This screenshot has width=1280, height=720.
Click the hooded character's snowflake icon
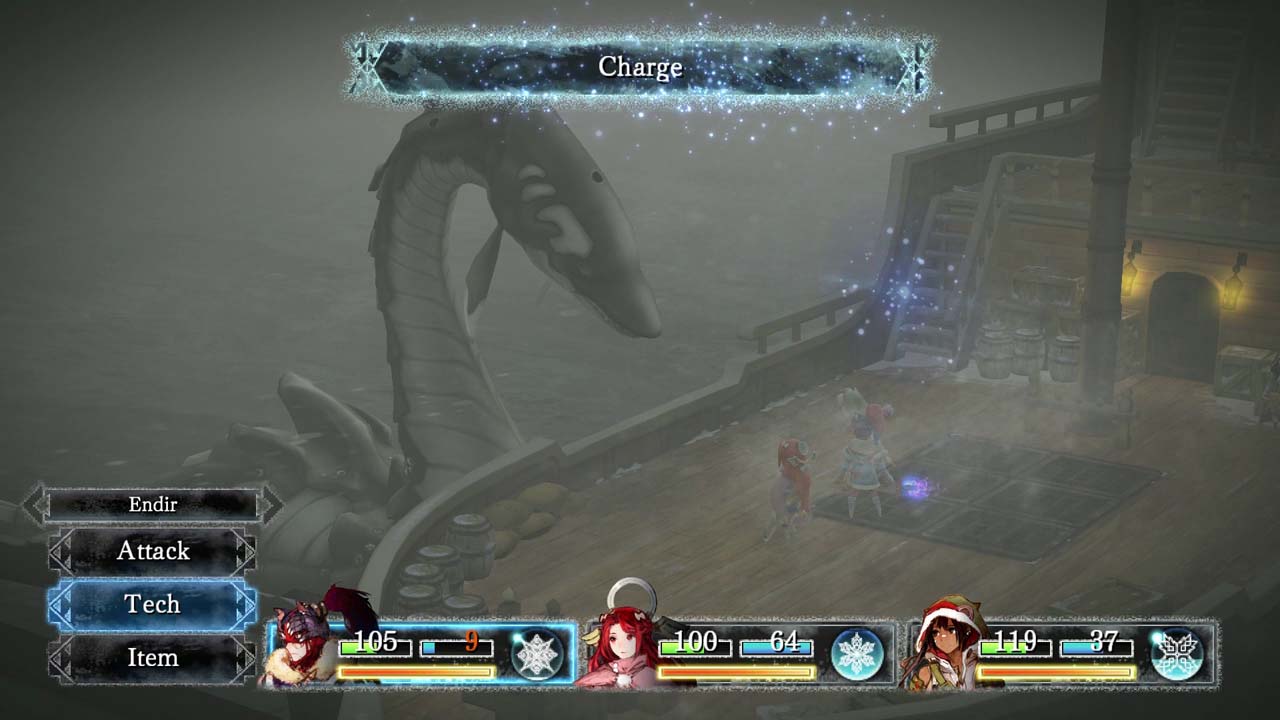click(x=1176, y=654)
